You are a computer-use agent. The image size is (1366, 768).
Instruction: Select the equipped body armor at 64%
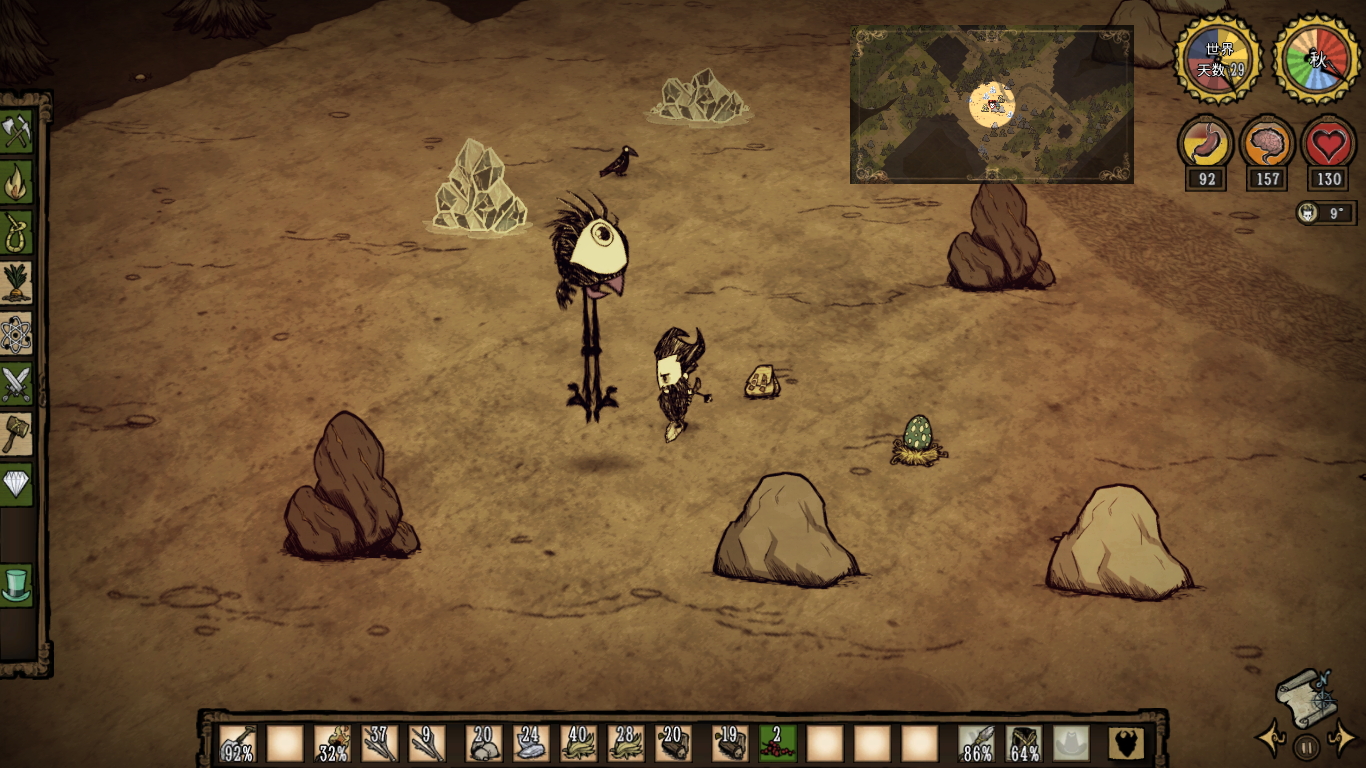click(x=1024, y=743)
